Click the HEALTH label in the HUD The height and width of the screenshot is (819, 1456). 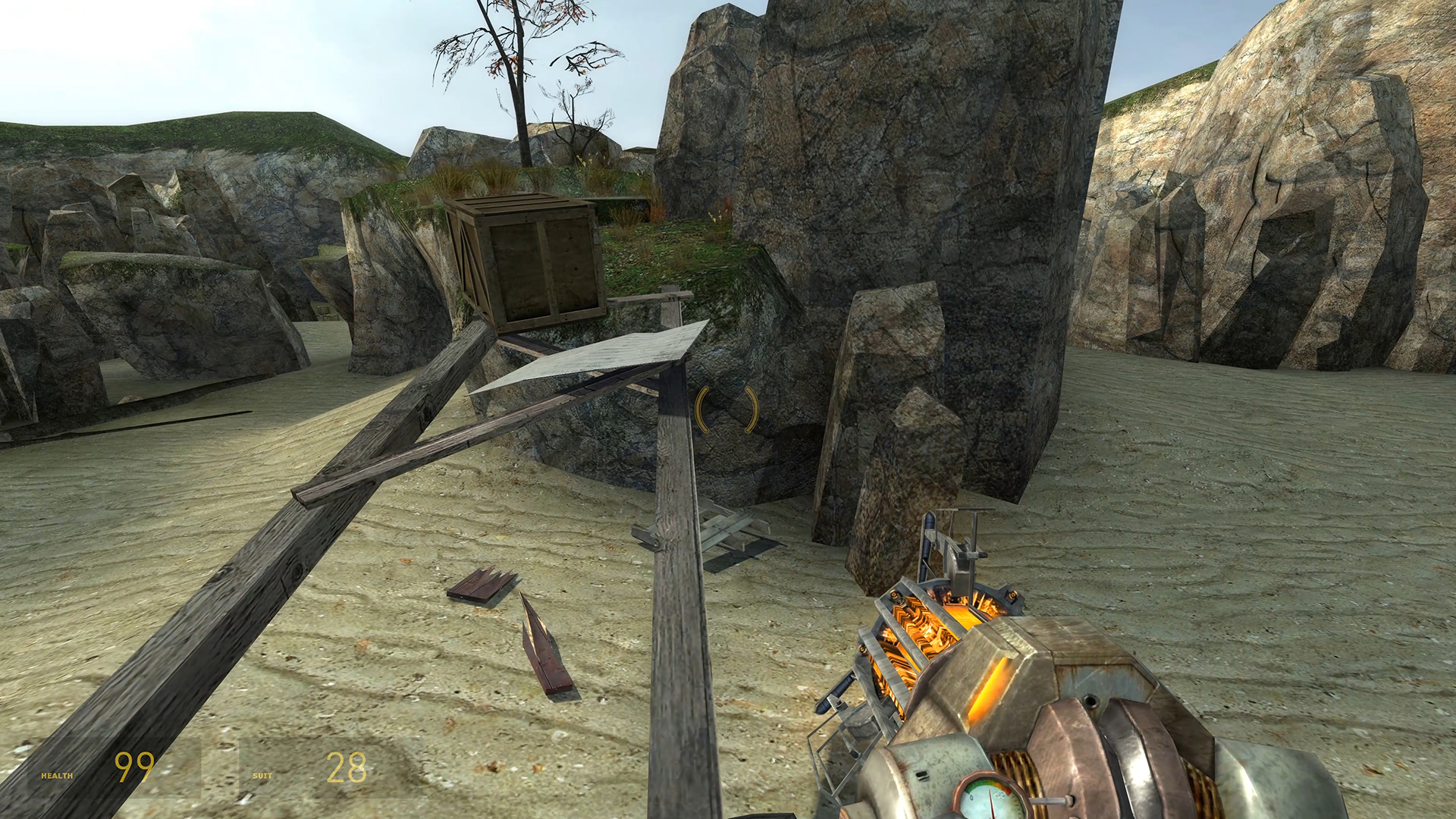pos(57,776)
